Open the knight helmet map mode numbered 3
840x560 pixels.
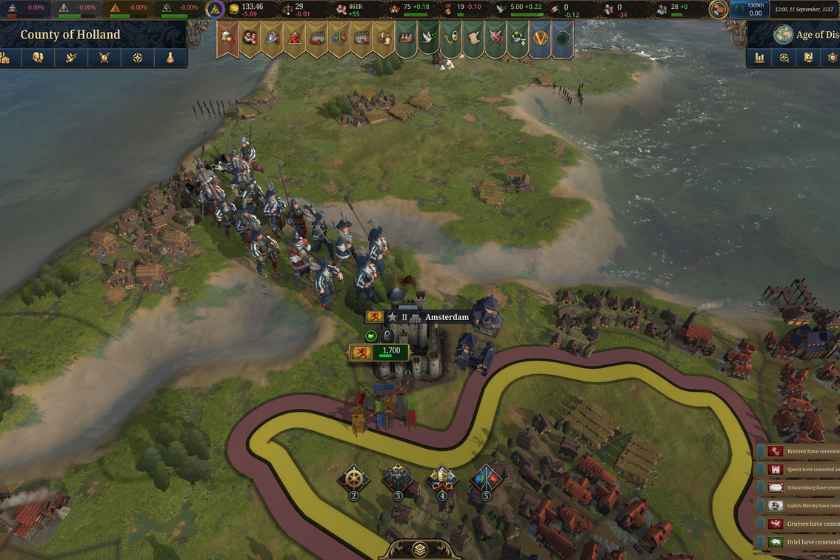point(397,479)
